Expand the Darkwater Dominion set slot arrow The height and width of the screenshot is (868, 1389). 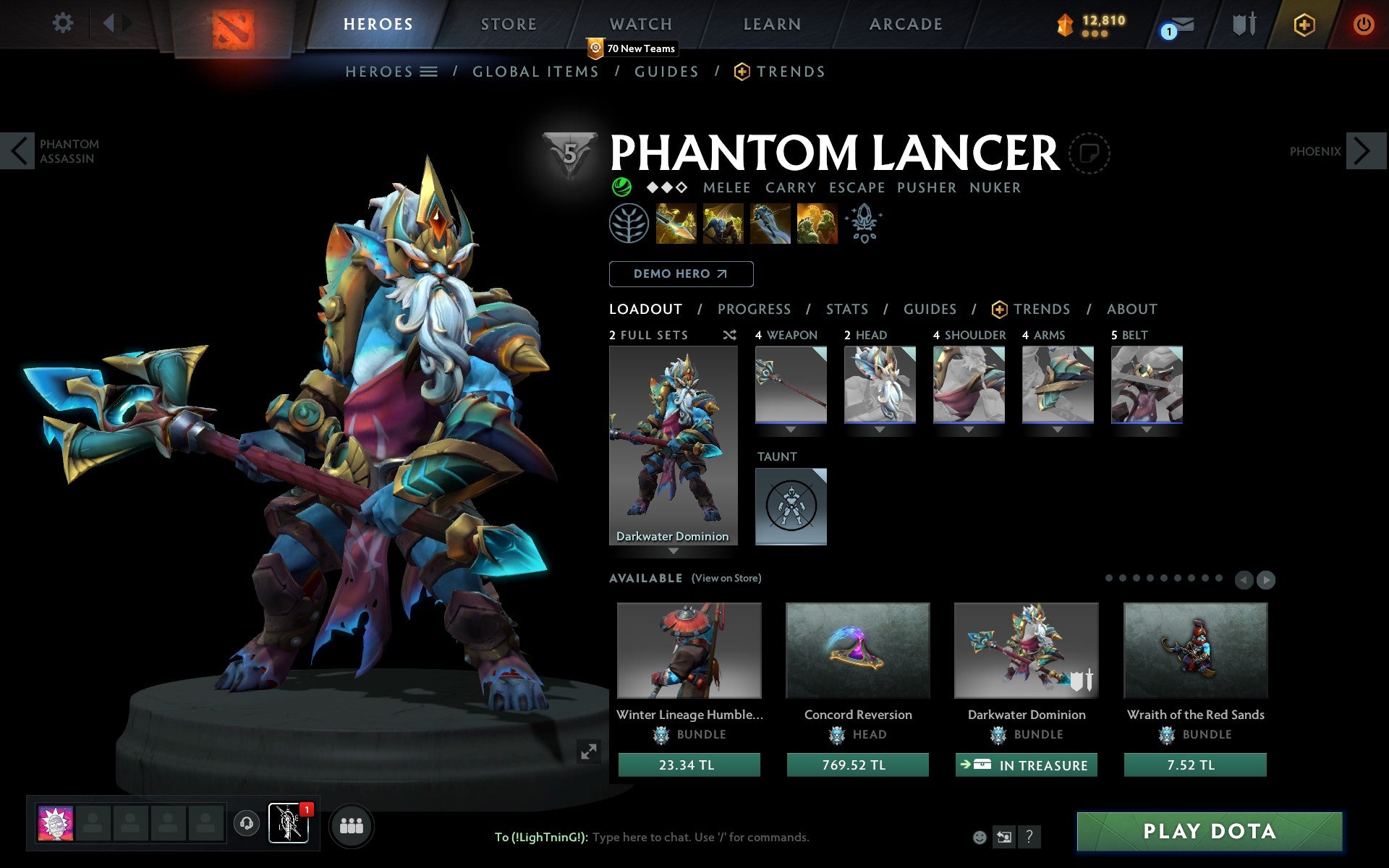point(674,550)
